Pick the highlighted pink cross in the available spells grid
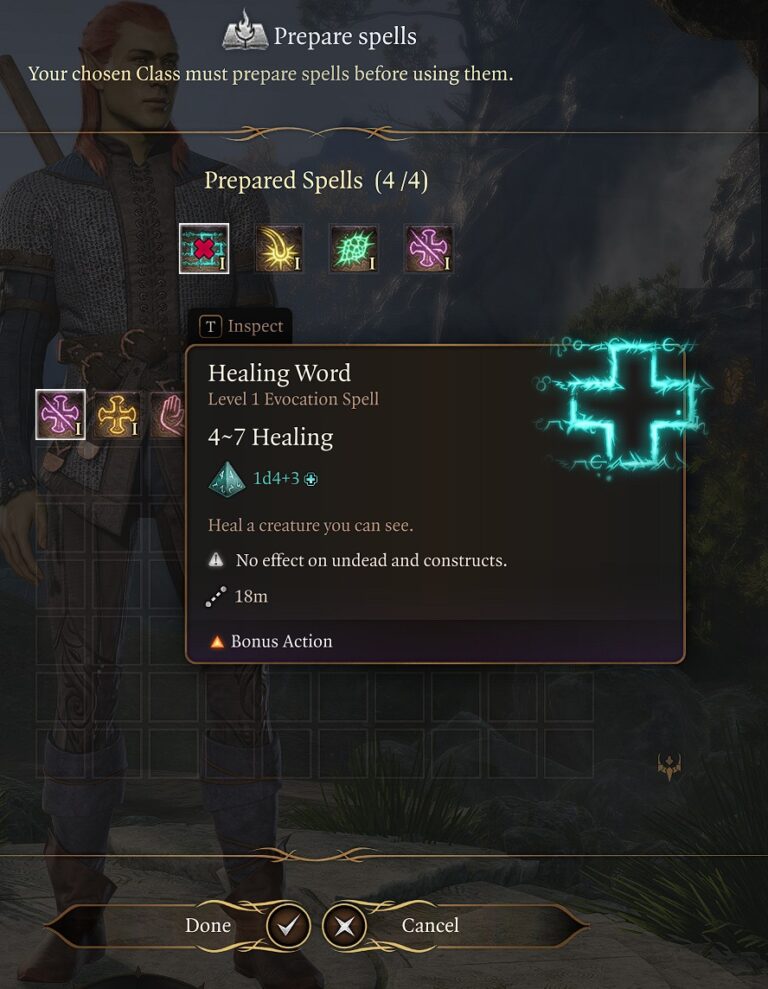 pos(60,414)
